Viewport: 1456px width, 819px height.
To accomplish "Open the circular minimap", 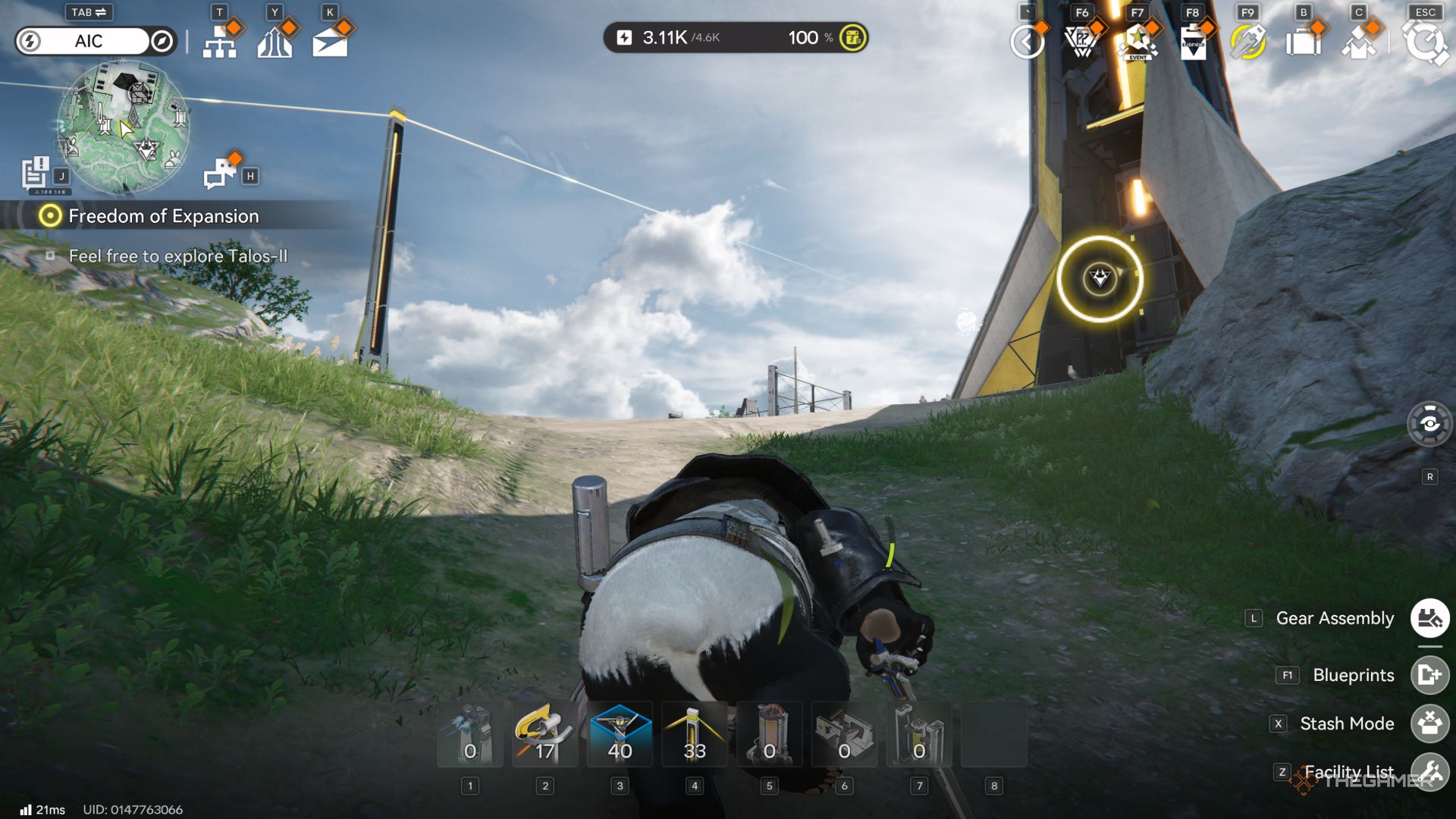I will pos(124,126).
